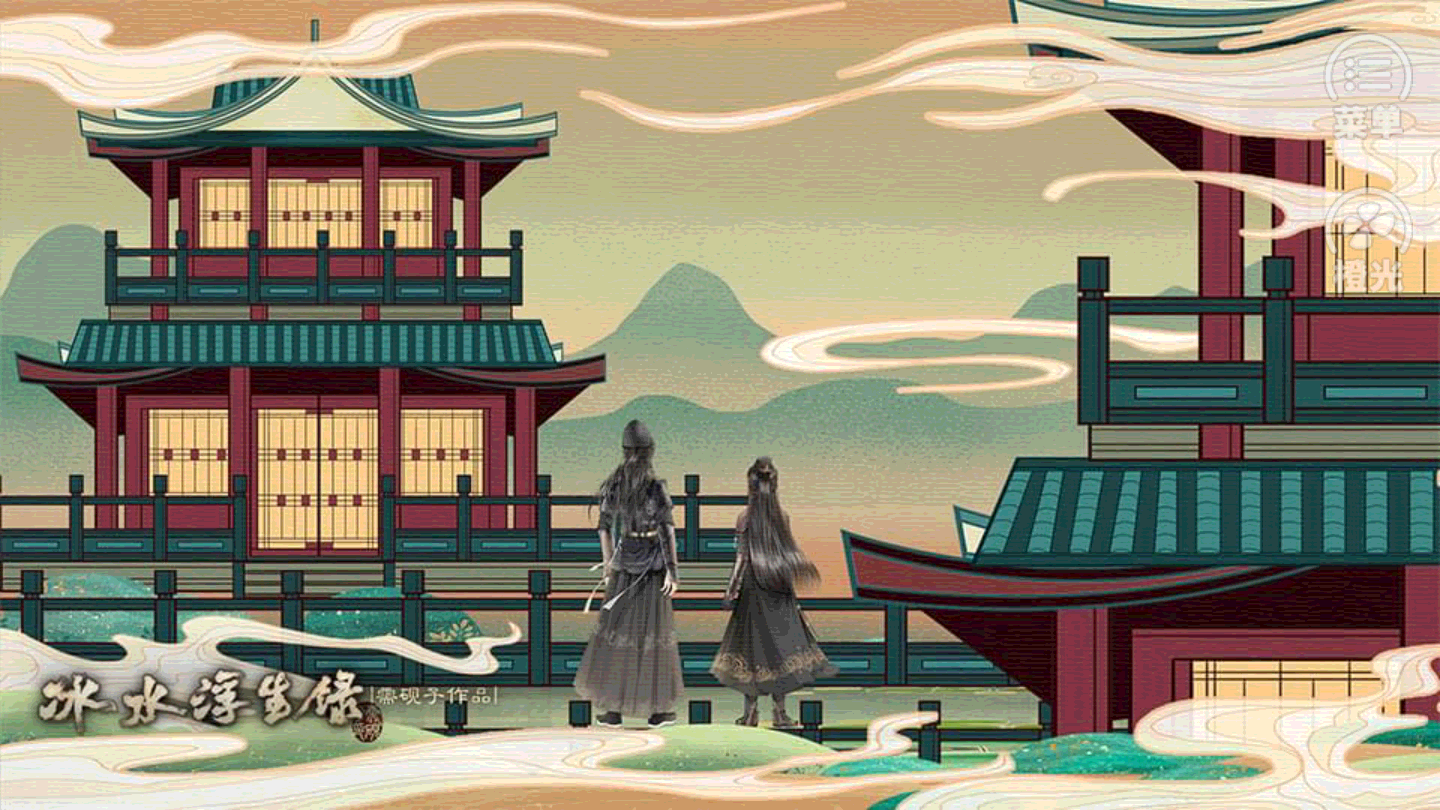This screenshot has width=1440, height=810.
Task: Click the taller cloaked character in the scene
Action: pos(630,570)
